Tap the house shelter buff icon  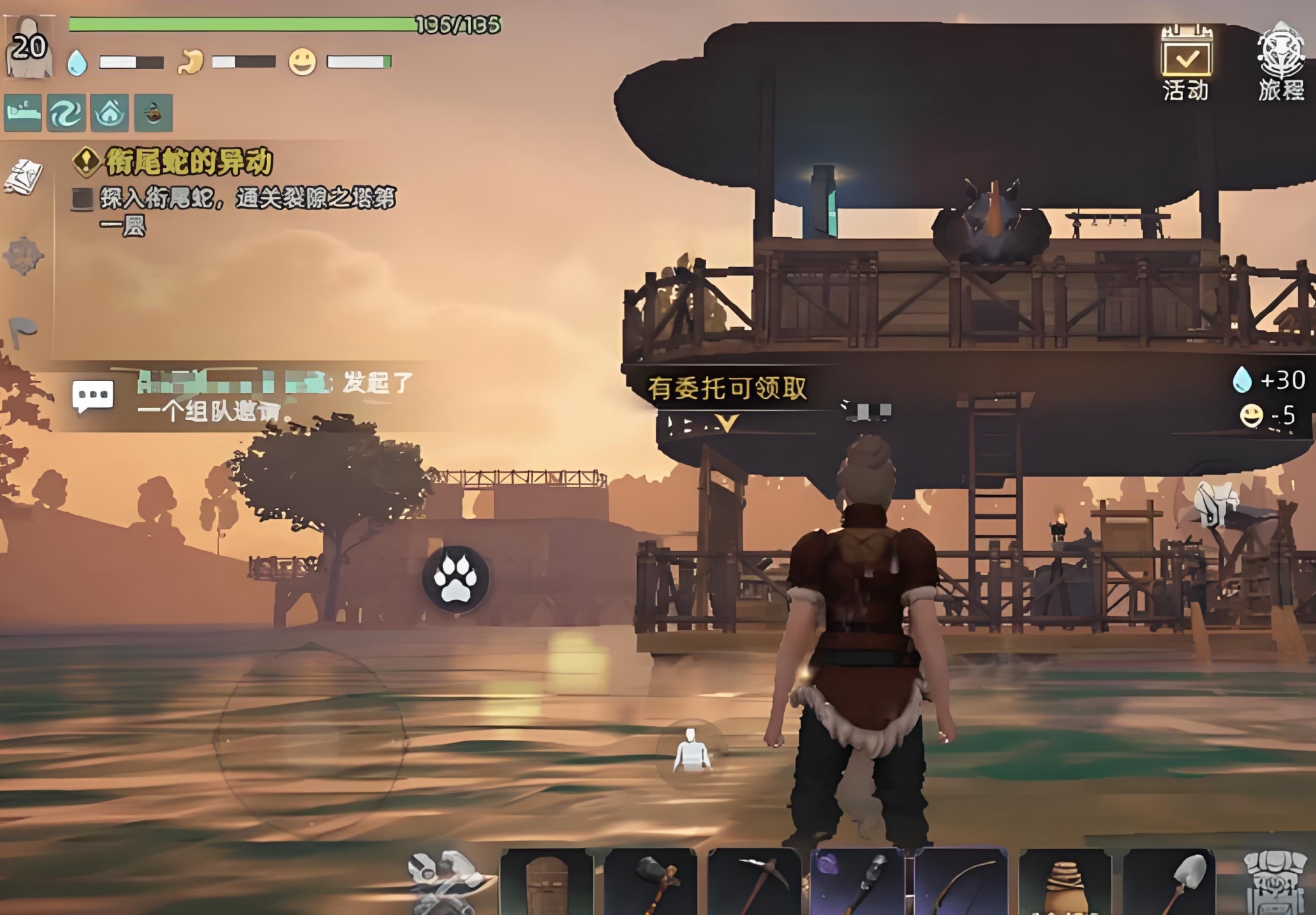[110, 113]
